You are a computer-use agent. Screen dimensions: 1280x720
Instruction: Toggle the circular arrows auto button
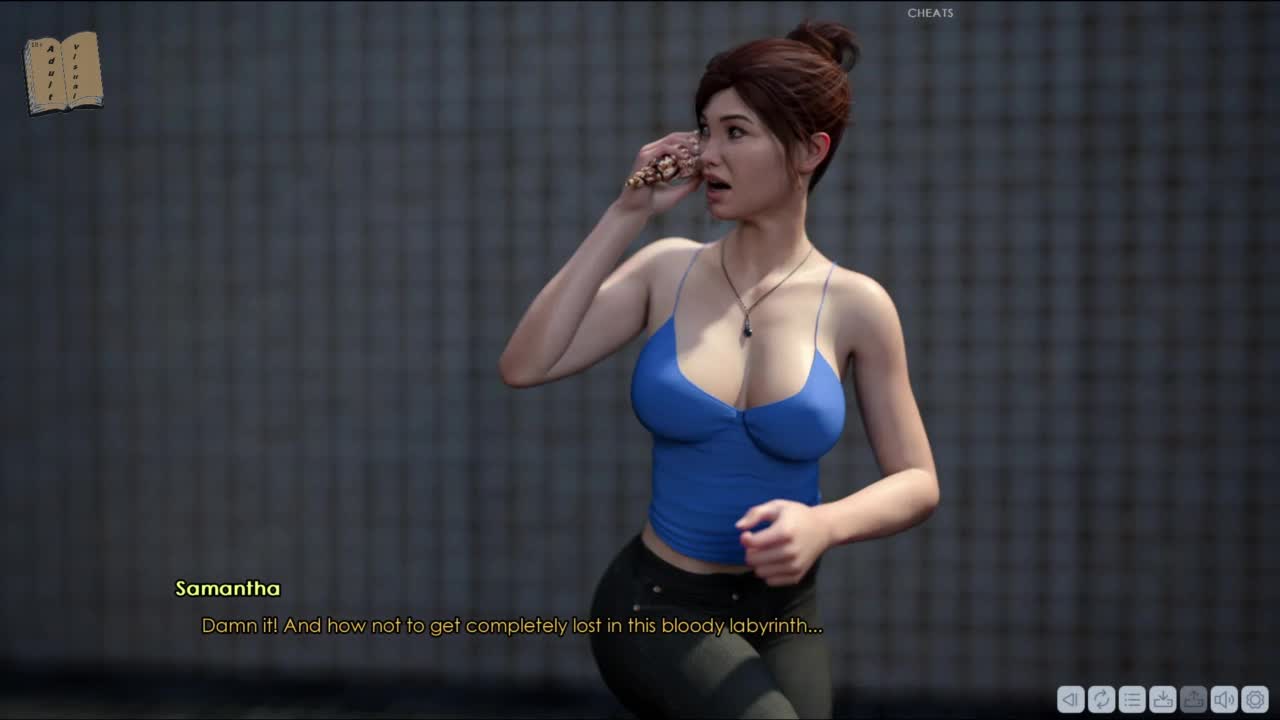pyautogui.click(x=1101, y=699)
